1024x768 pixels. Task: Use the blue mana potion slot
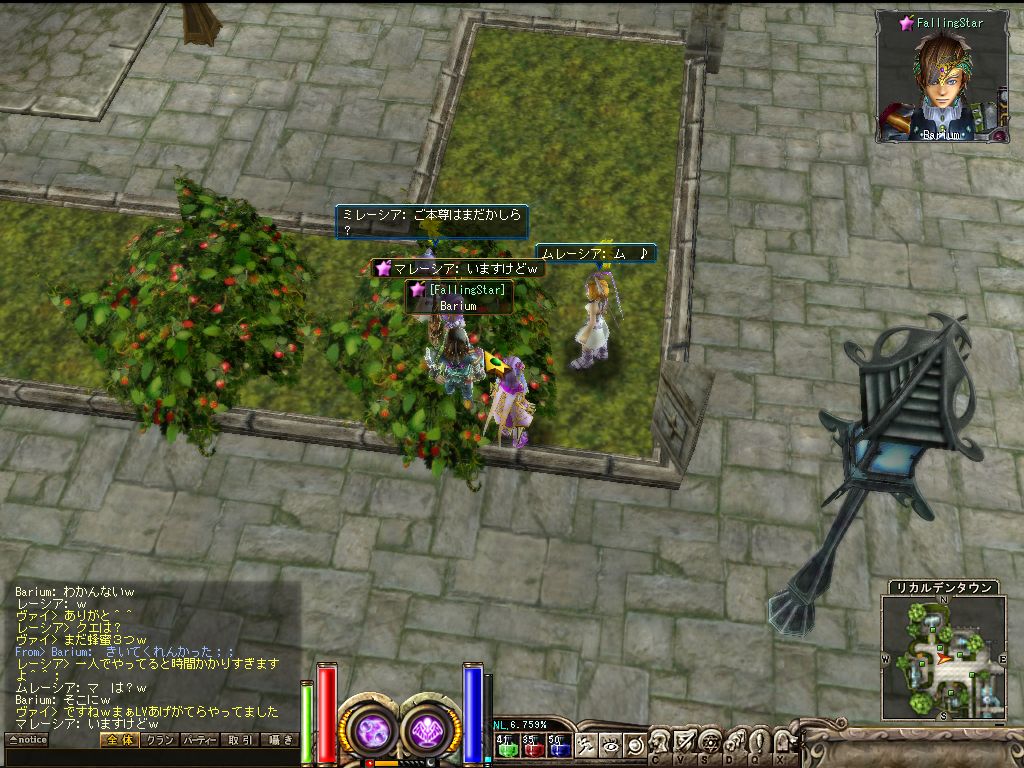pyautogui.click(x=559, y=745)
